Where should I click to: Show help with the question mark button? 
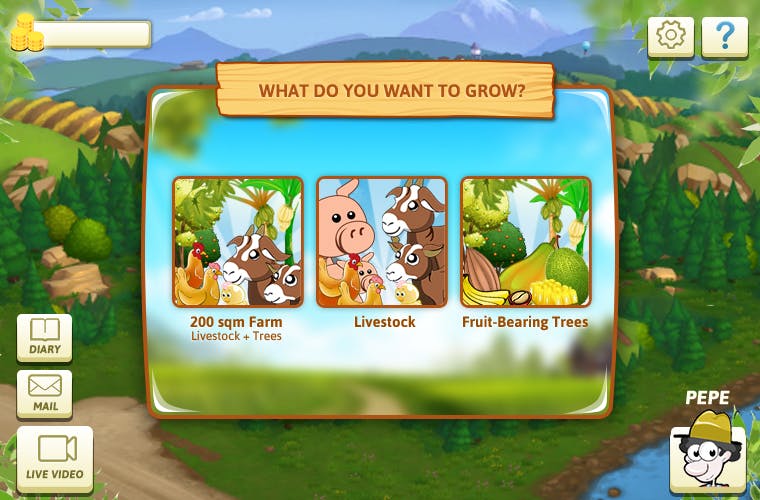(x=724, y=37)
